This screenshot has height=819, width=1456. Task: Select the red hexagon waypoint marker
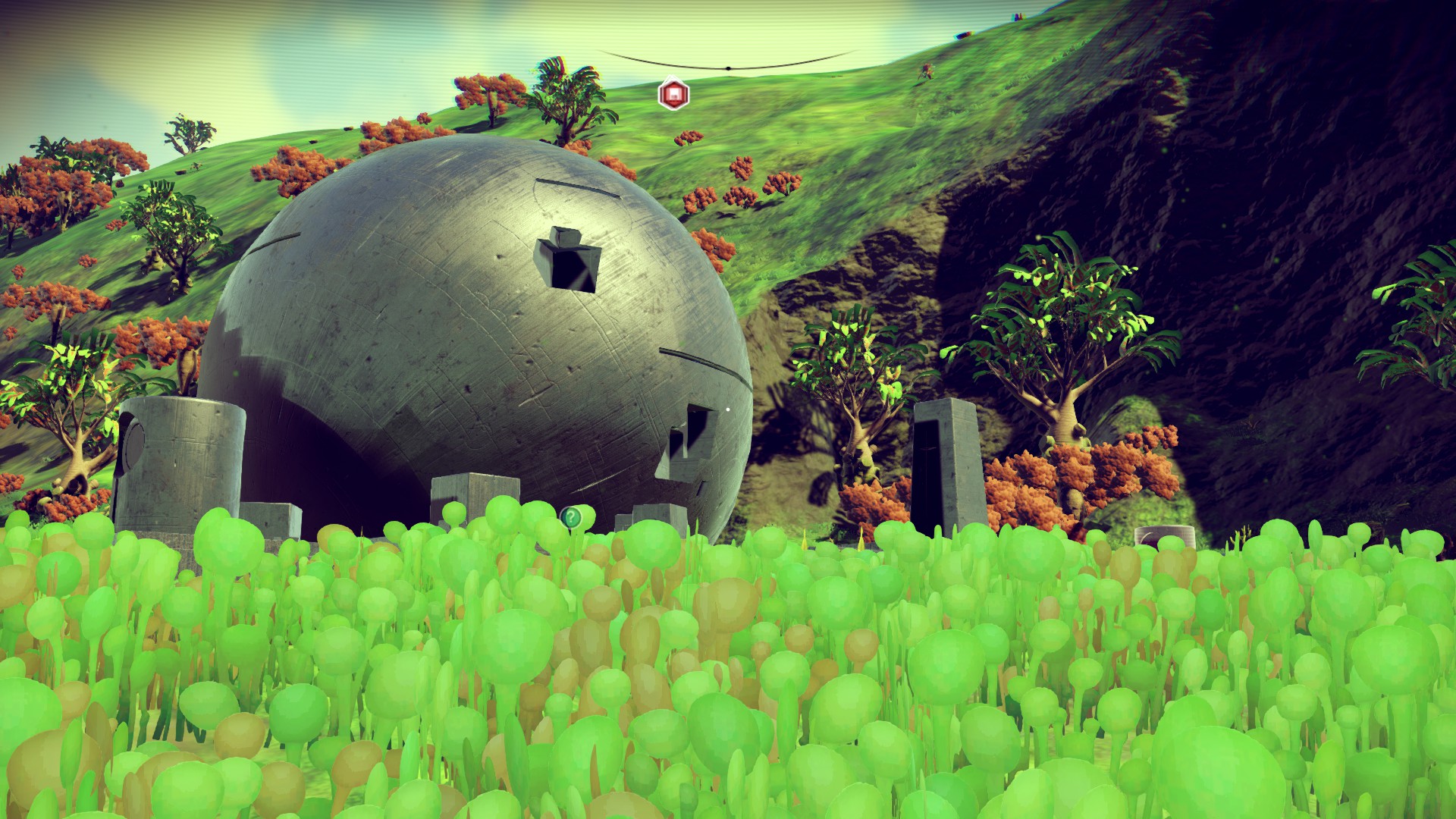coord(672,95)
